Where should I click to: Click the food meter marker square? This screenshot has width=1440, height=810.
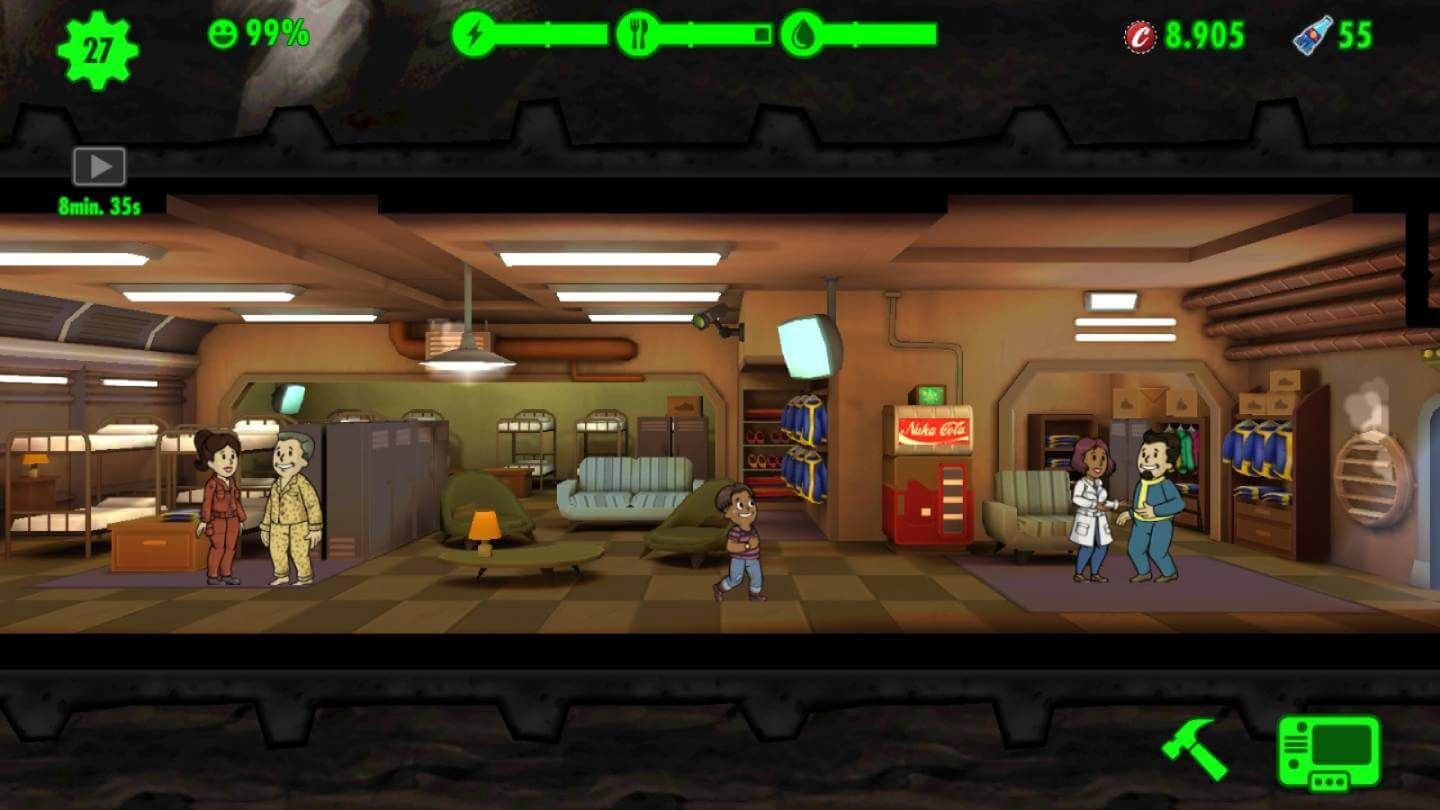[762, 32]
